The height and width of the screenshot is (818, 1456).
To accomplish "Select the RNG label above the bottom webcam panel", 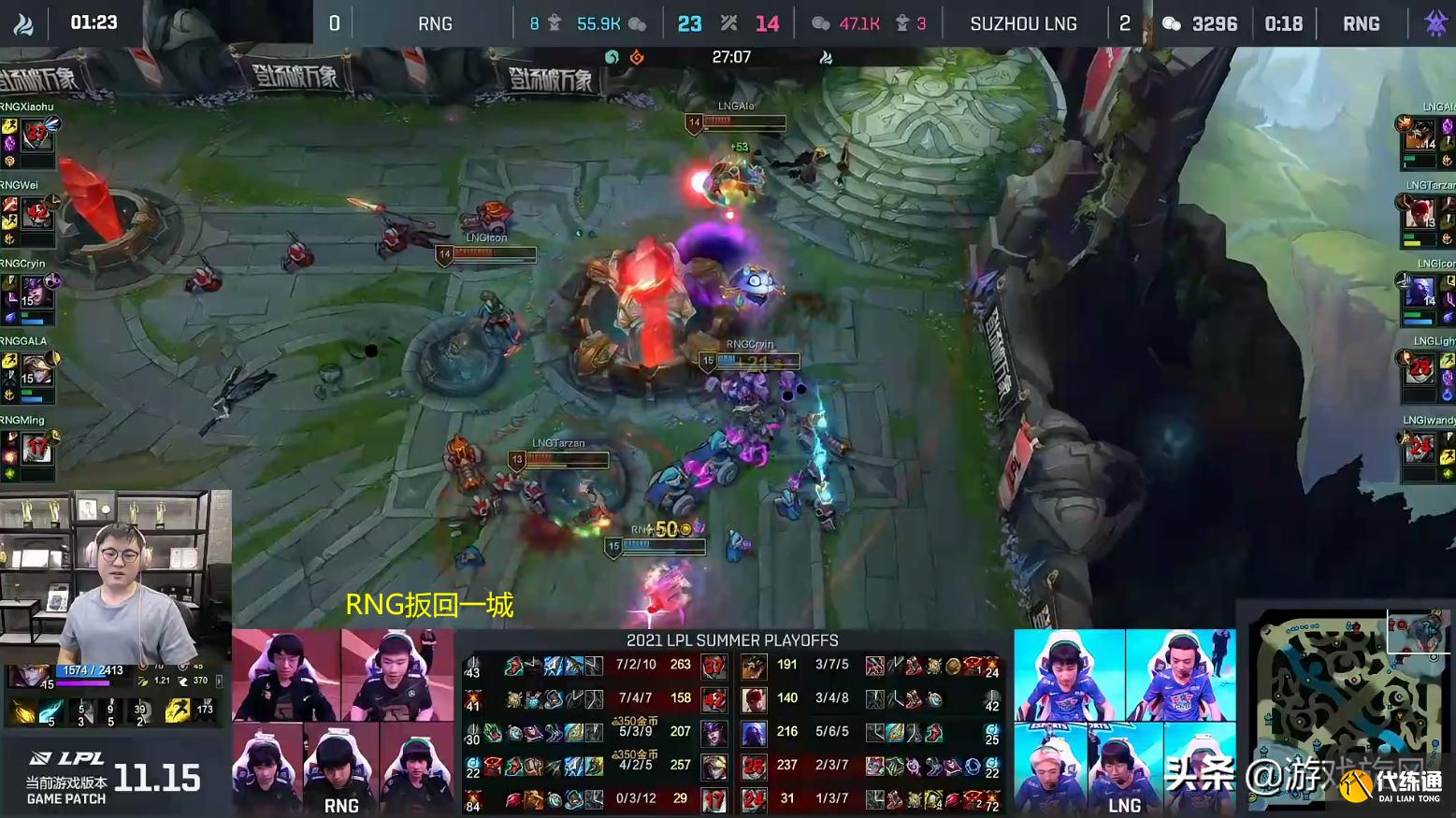I will [343, 805].
